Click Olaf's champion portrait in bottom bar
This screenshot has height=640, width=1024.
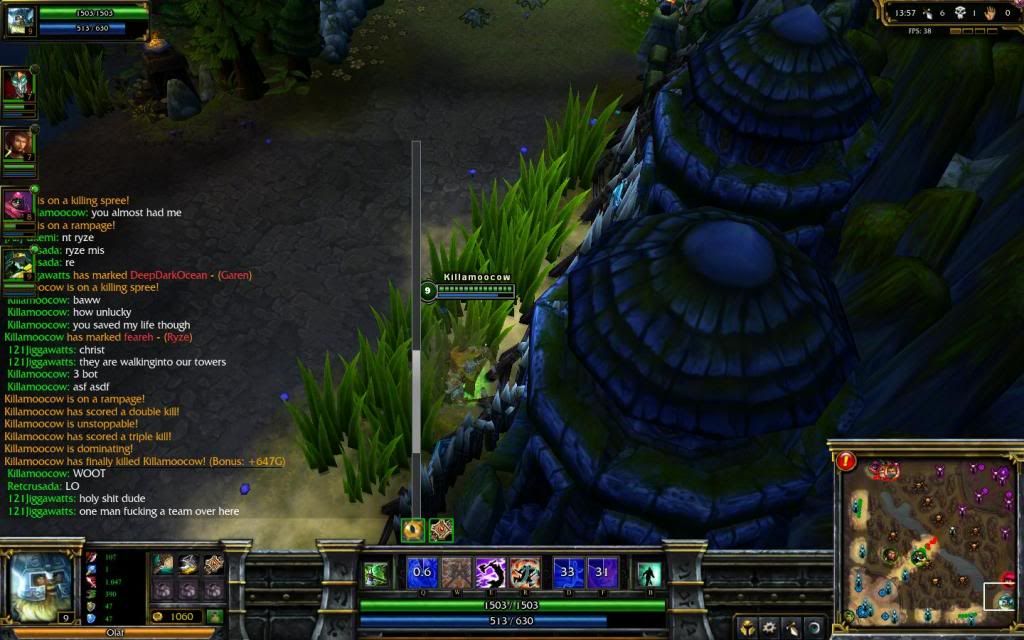[40, 587]
